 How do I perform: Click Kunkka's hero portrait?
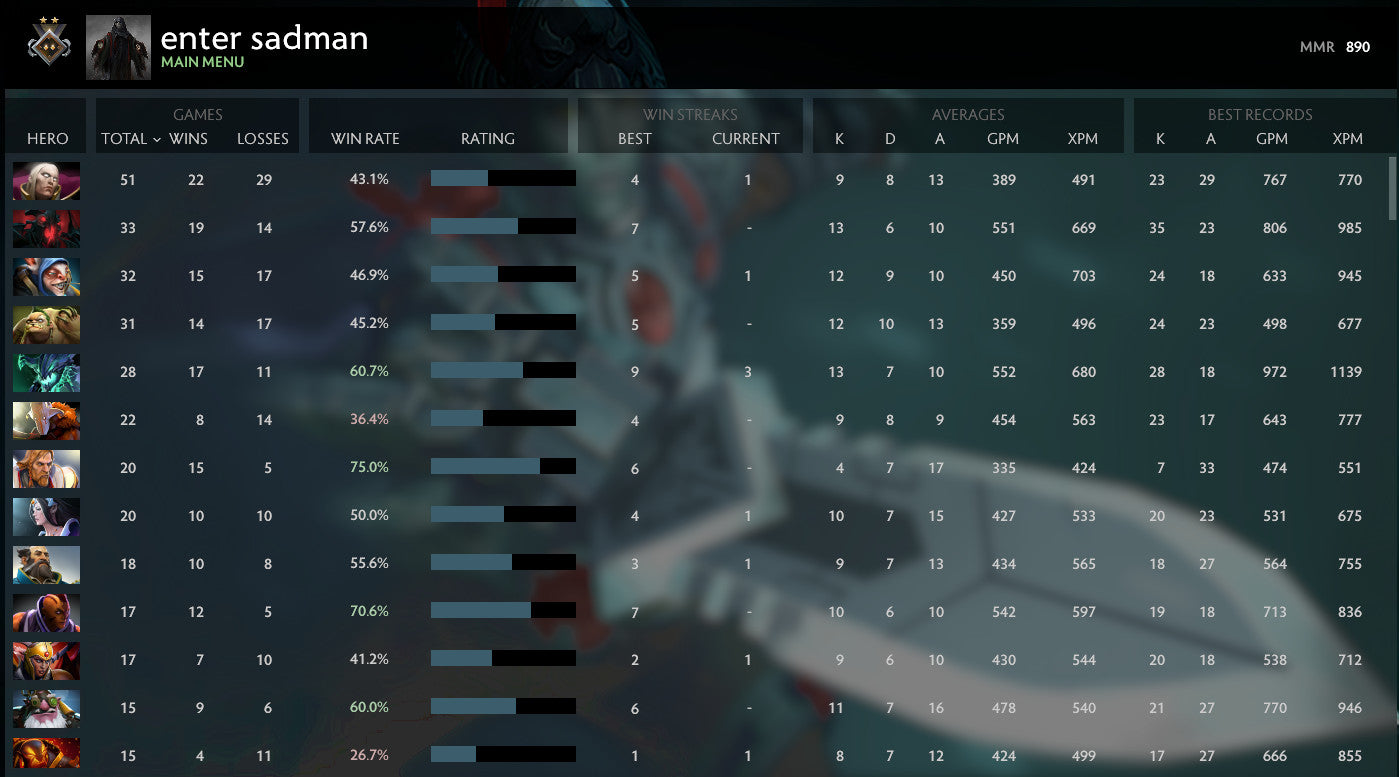(x=46, y=563)
